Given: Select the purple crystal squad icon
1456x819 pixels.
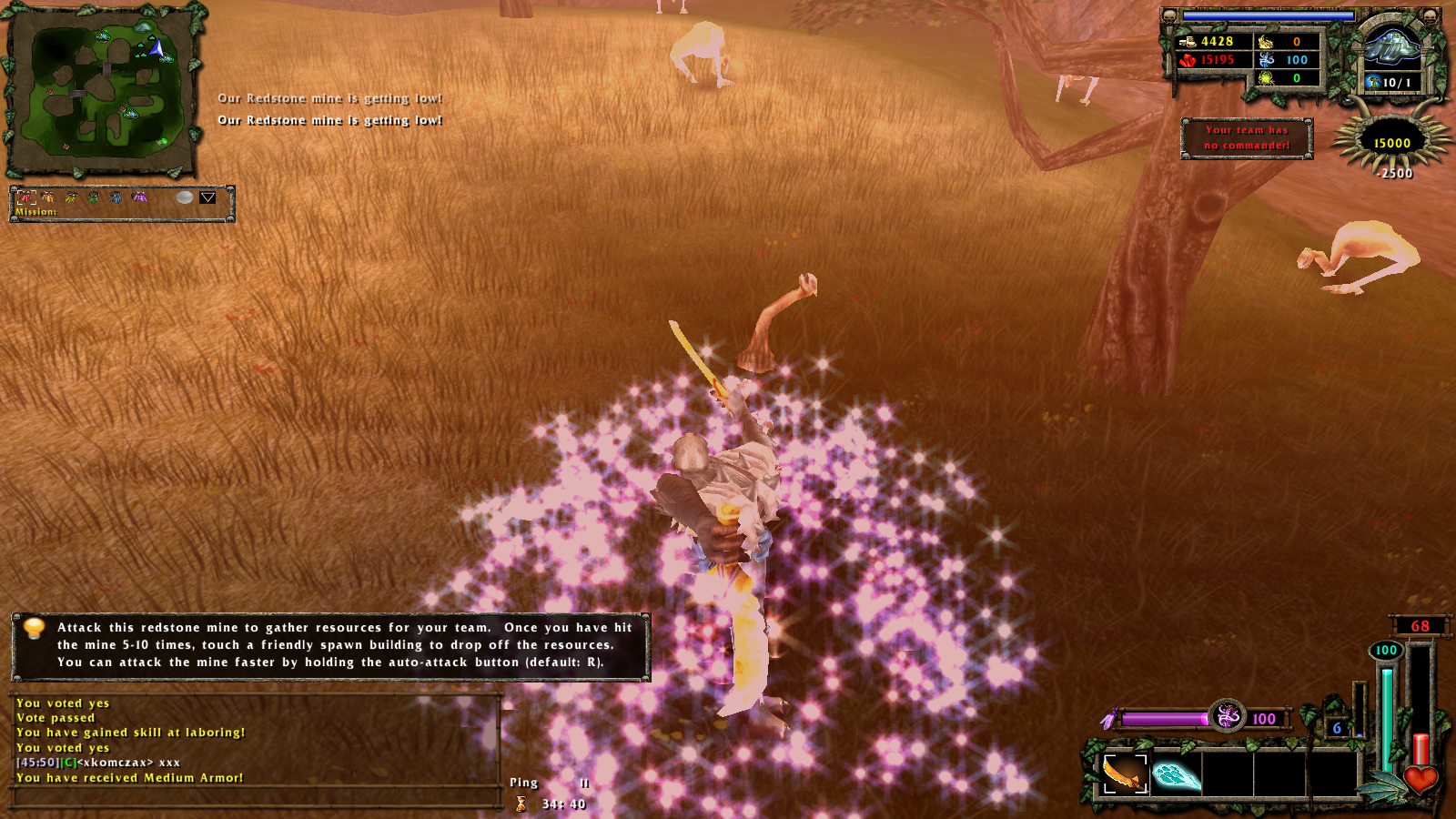Looking at the screenshot, I should click(139, 197).
